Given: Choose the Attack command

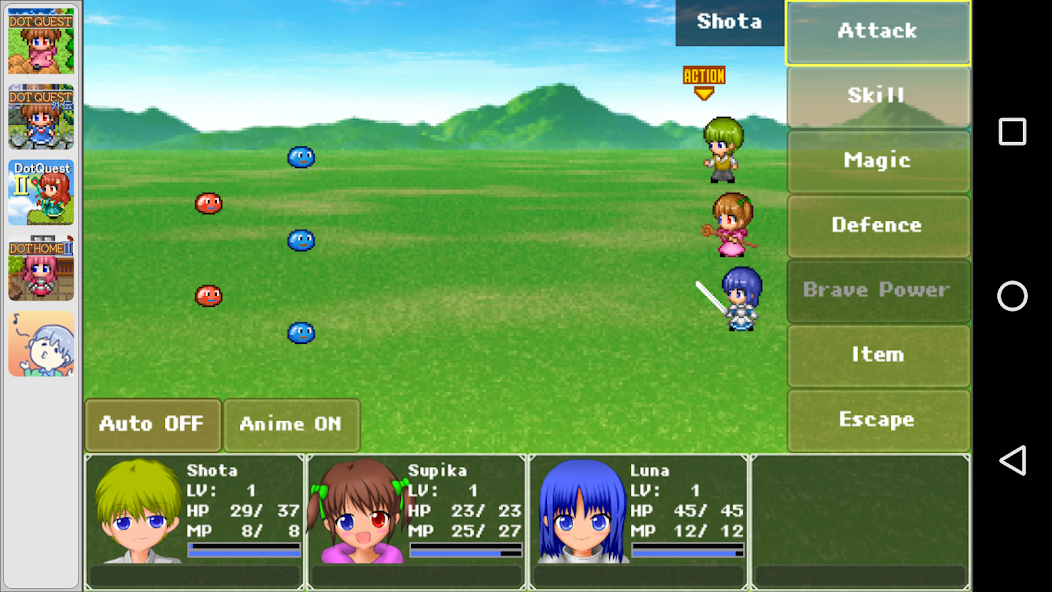Looking at the screenshot, I should [877, 32].
